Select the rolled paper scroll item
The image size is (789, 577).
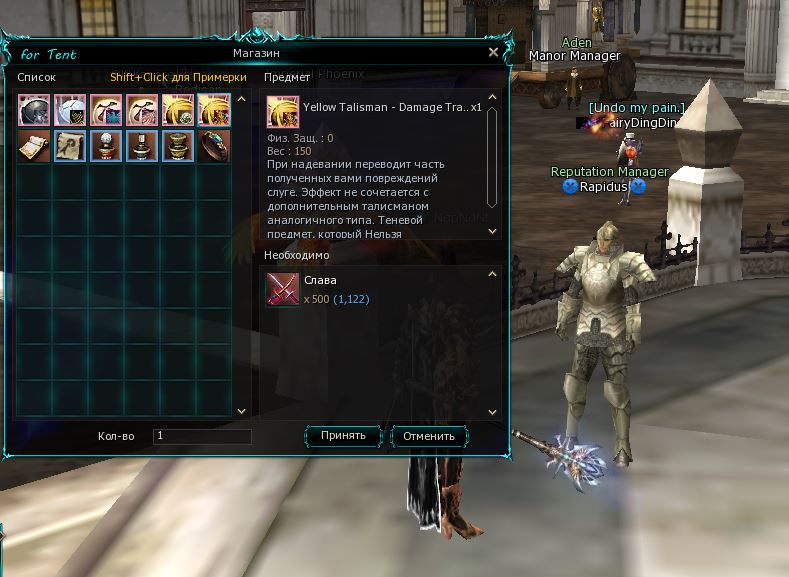(34, 145)
